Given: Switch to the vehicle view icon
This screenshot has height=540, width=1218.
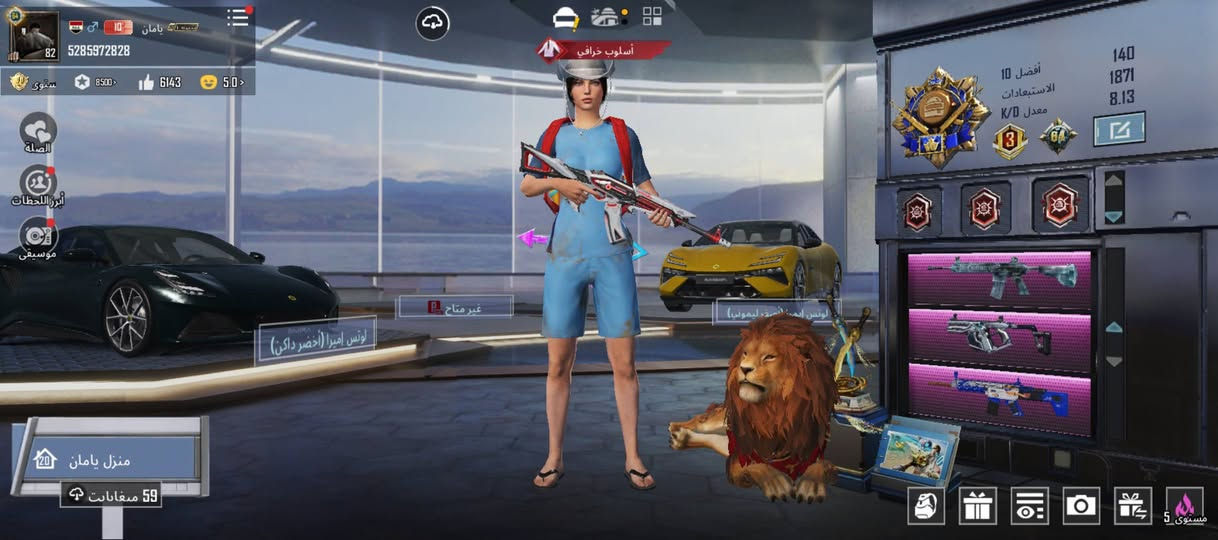Looking at the screenshot, I should tap(607, 17).
